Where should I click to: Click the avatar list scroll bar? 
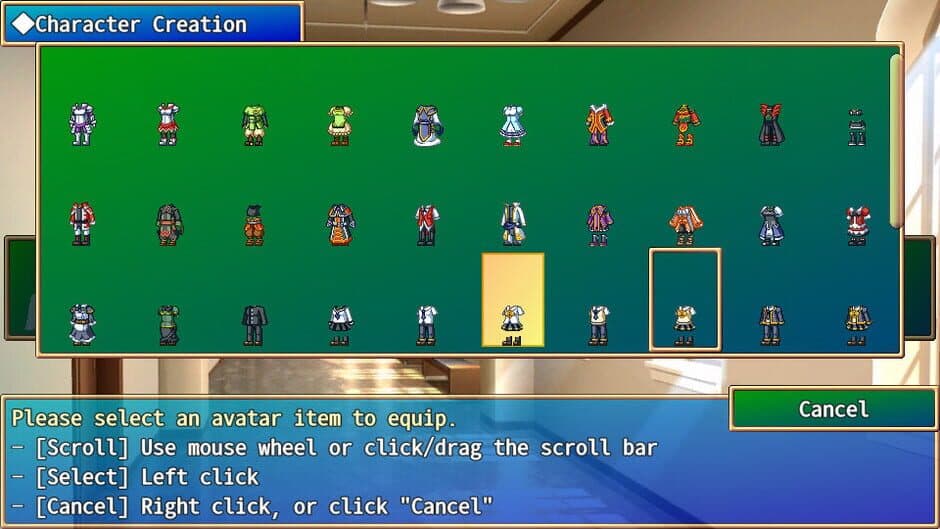895,140
